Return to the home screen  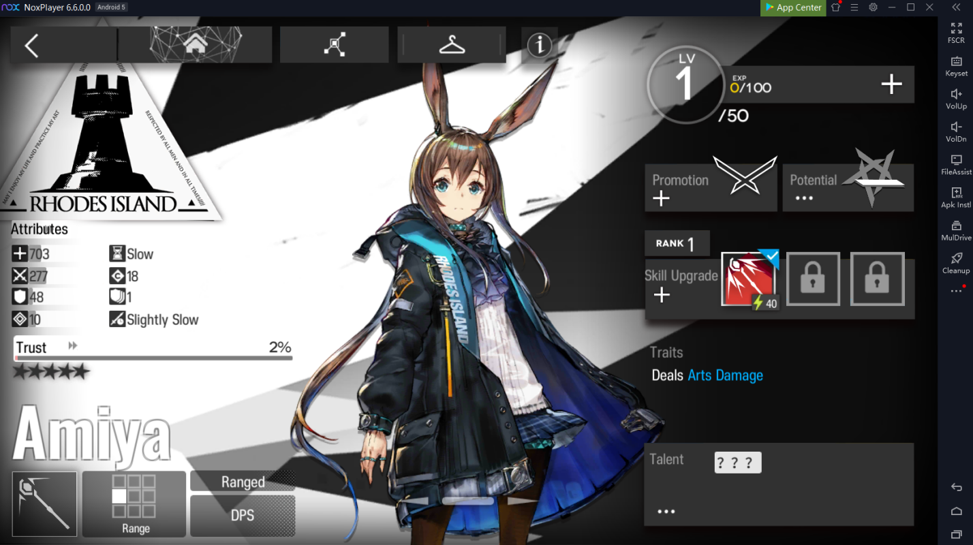(x=195, y=45)
